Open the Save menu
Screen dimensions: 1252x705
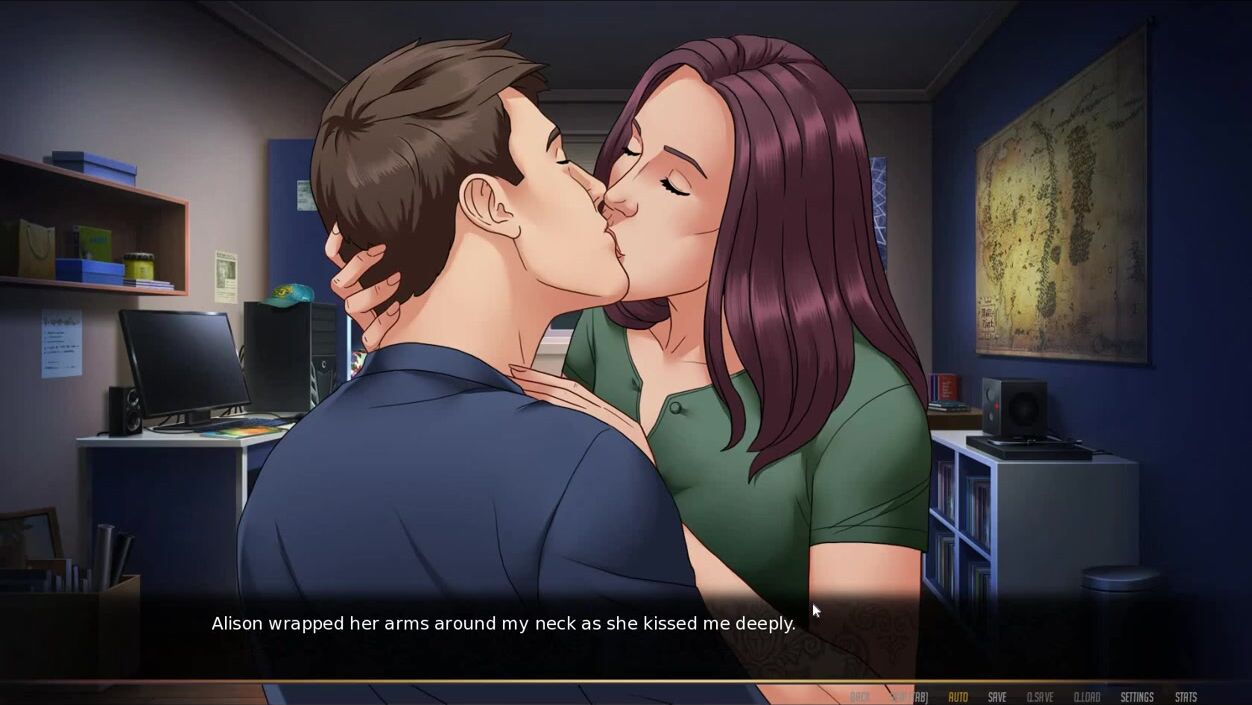[997, 697]
